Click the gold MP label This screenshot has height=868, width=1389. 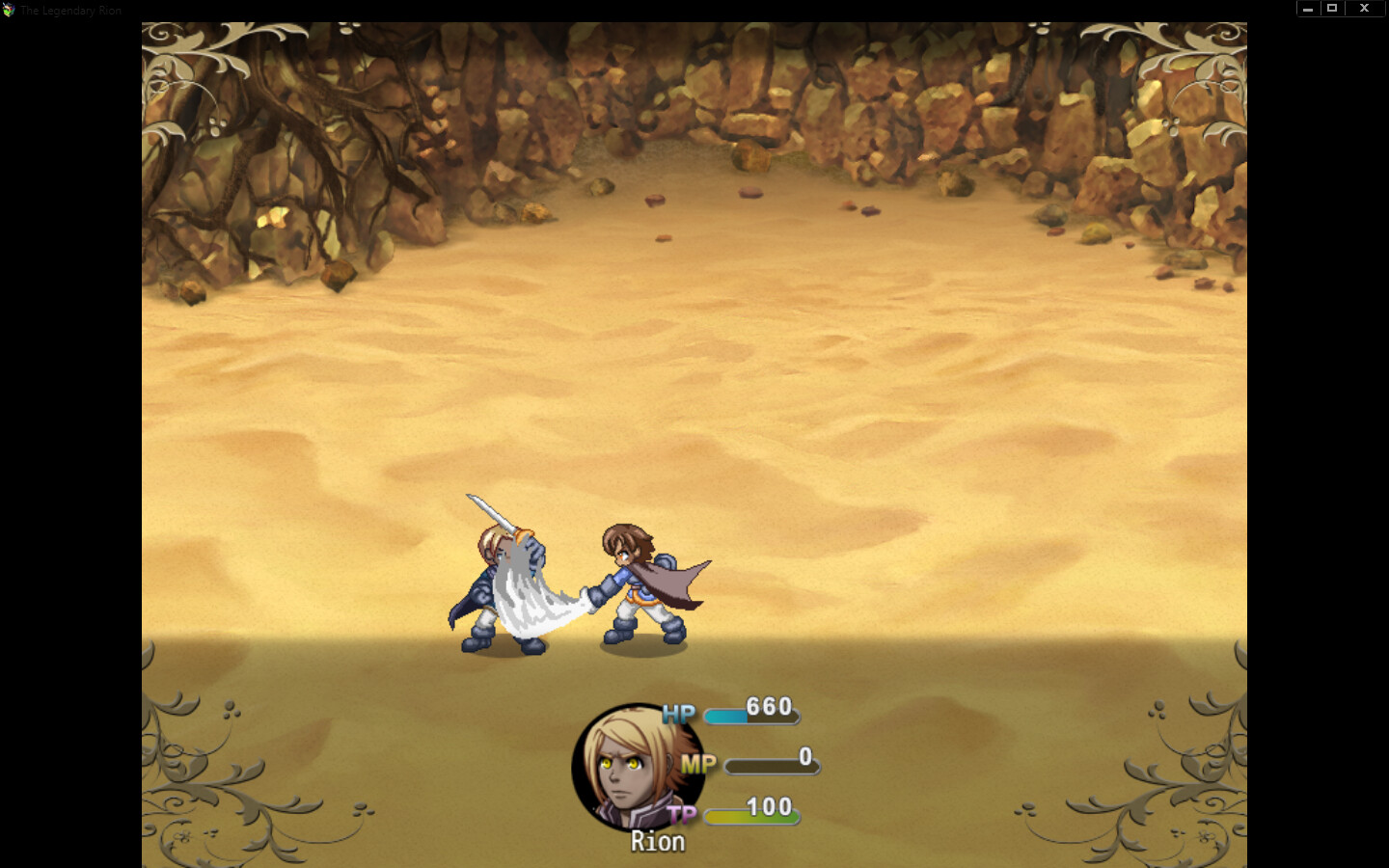pos(698,765)
